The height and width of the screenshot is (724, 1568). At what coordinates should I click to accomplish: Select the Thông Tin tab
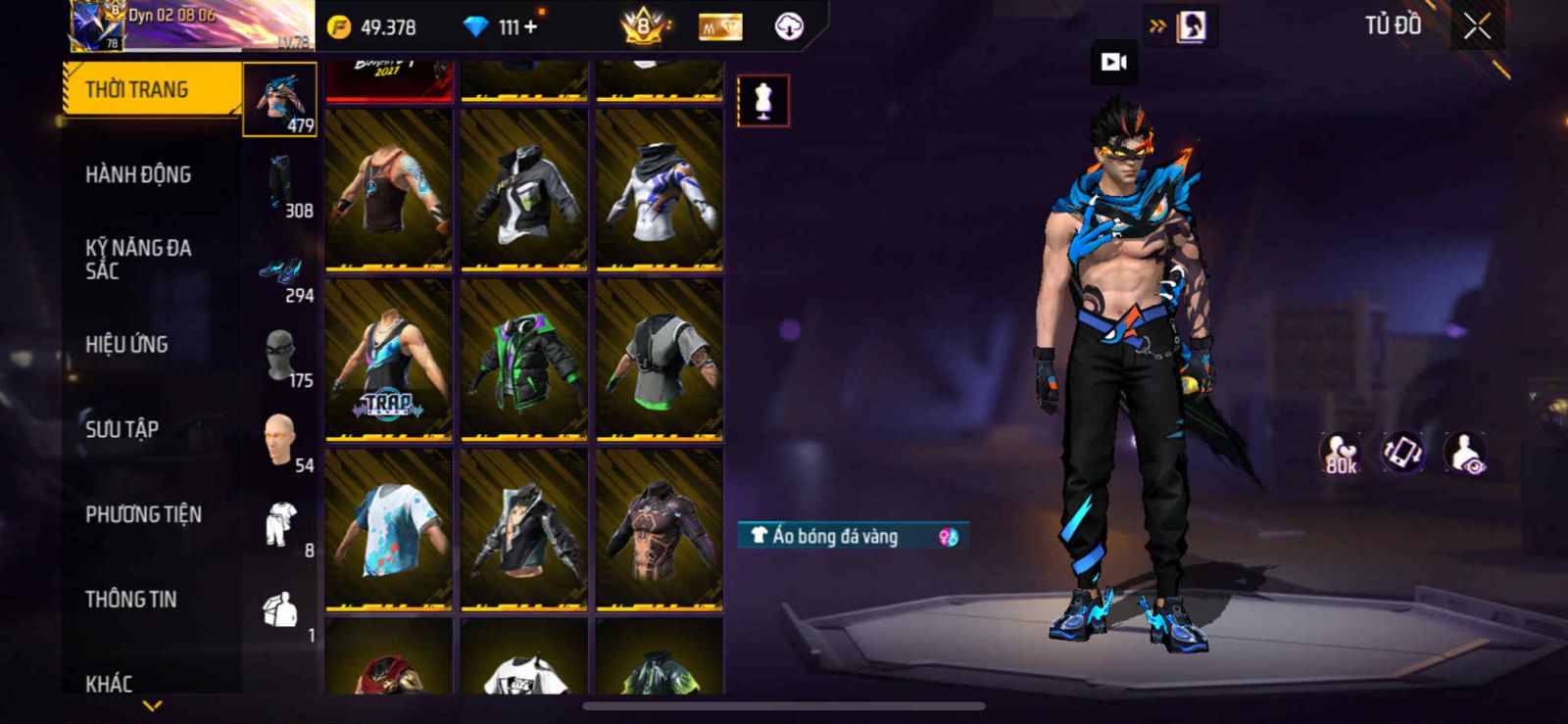pos(130,599)
